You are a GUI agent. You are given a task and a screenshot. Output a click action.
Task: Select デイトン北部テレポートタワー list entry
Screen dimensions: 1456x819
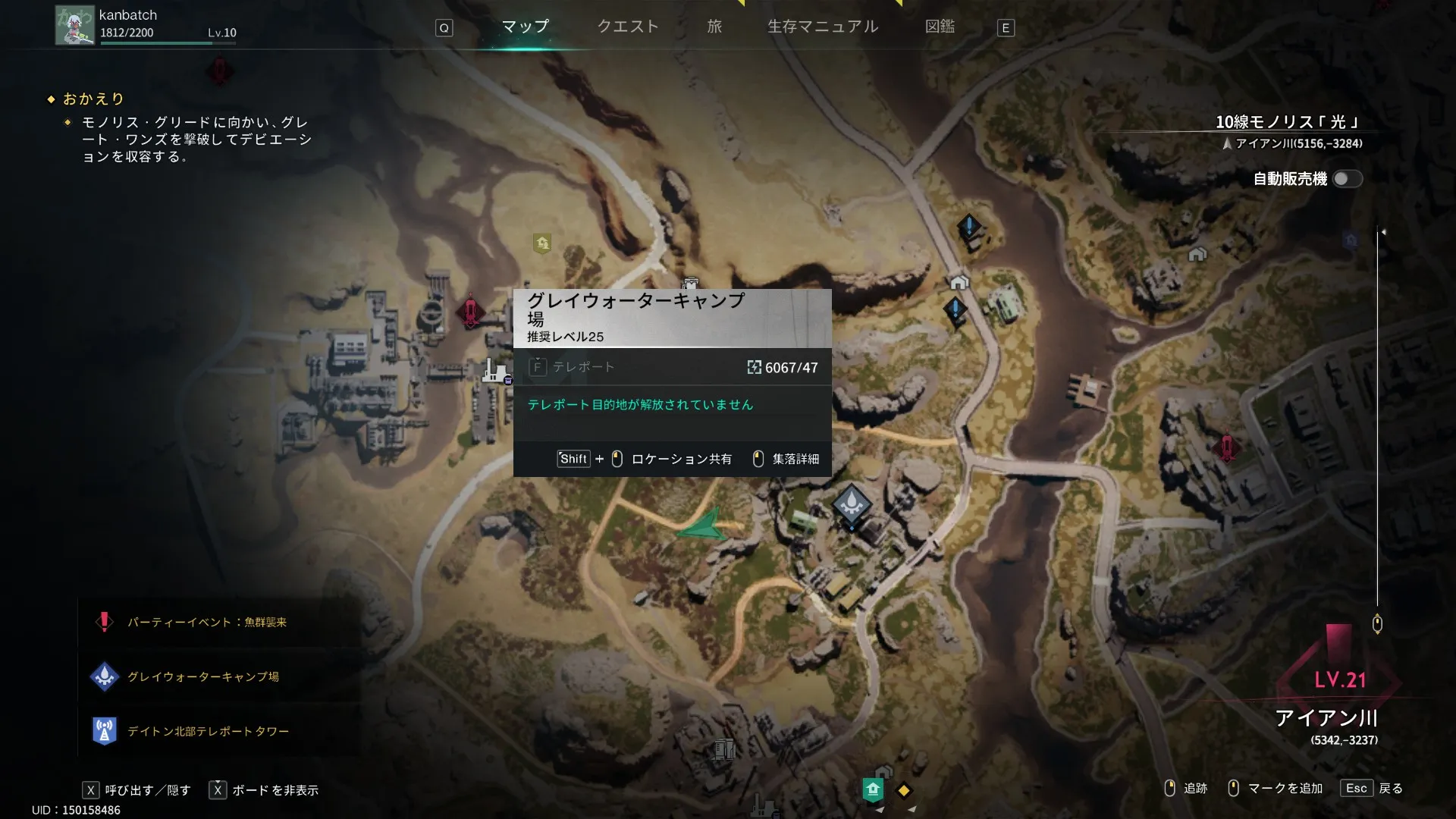[208, 731]
